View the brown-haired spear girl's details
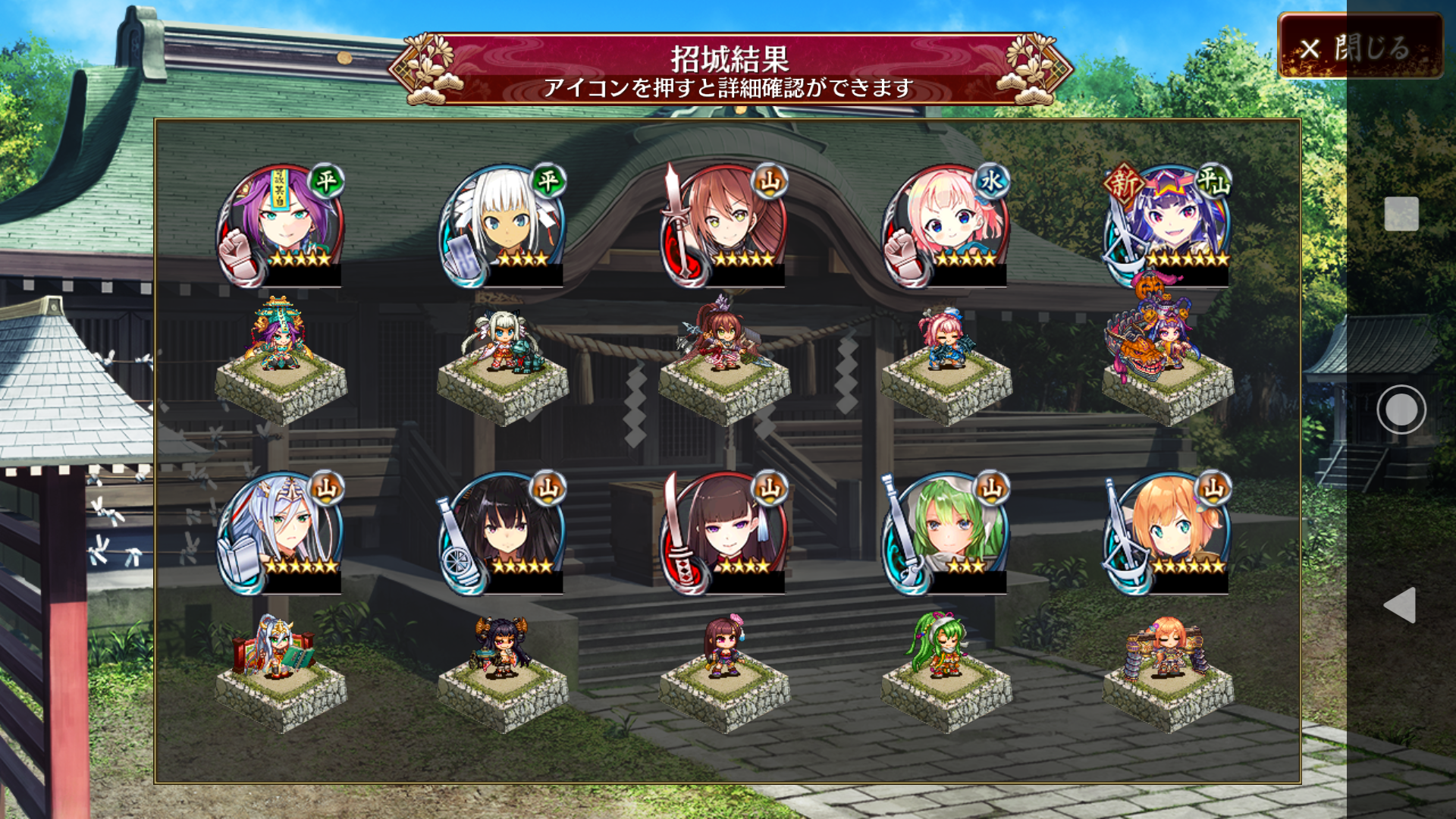Image resolution: width=1456 pixels, height=819 pixels. (725, 225)
